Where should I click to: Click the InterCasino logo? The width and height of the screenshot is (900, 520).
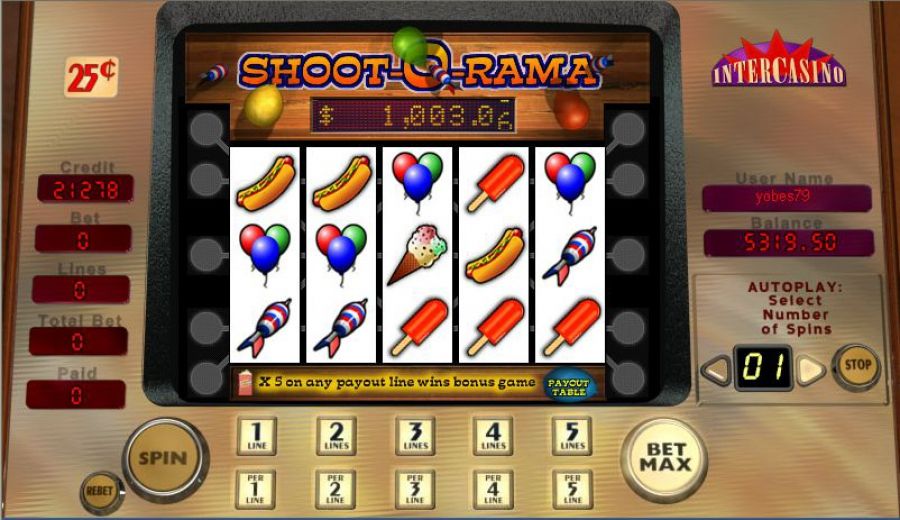[779, 62]
